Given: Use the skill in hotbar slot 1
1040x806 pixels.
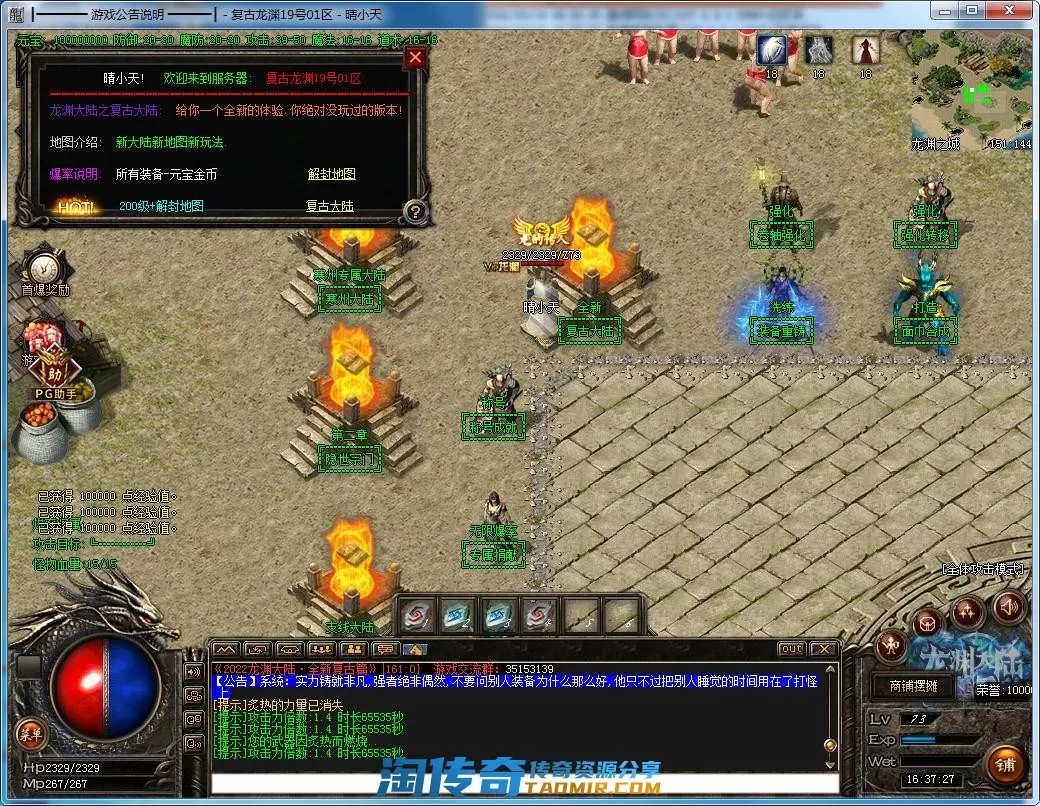Looking at the screenshot, I should 418,615.
